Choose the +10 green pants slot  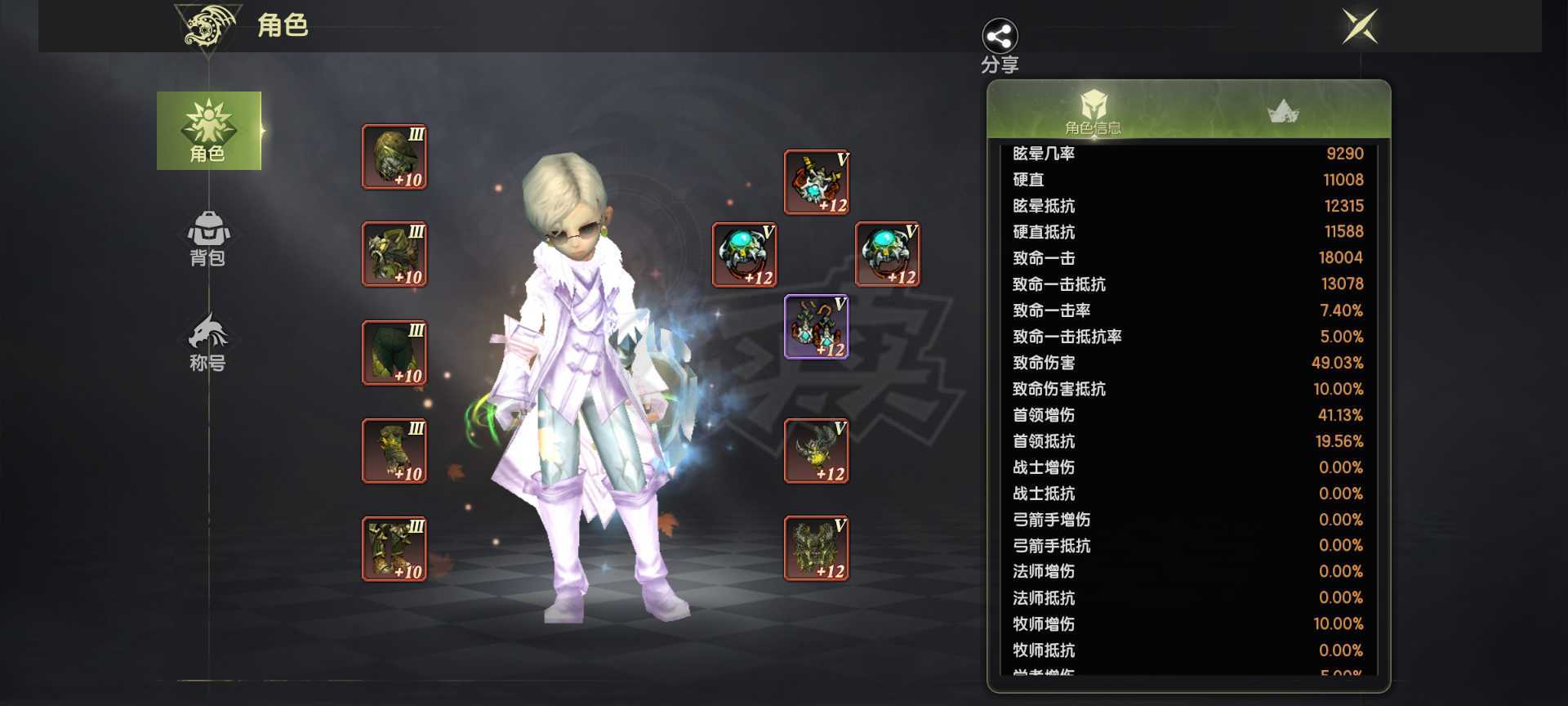coord(394,352)
